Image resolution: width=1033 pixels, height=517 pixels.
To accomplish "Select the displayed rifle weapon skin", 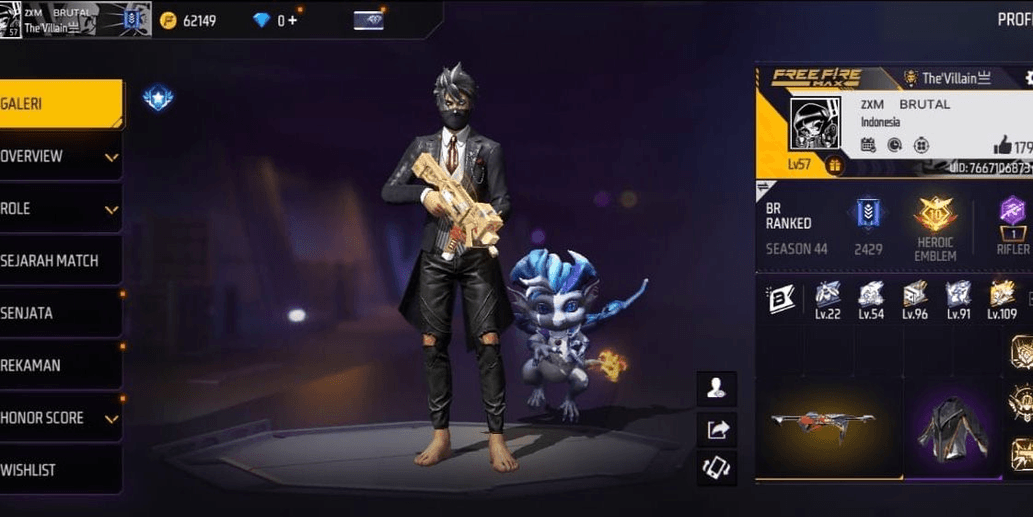I will [822, 423].
